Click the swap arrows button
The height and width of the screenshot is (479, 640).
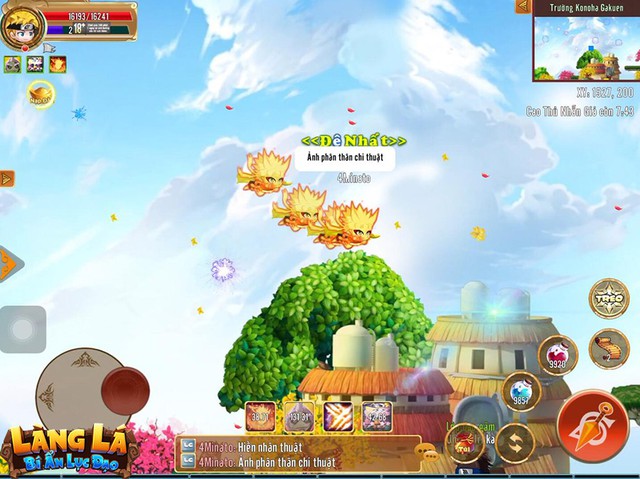click(x=515, y=441)
